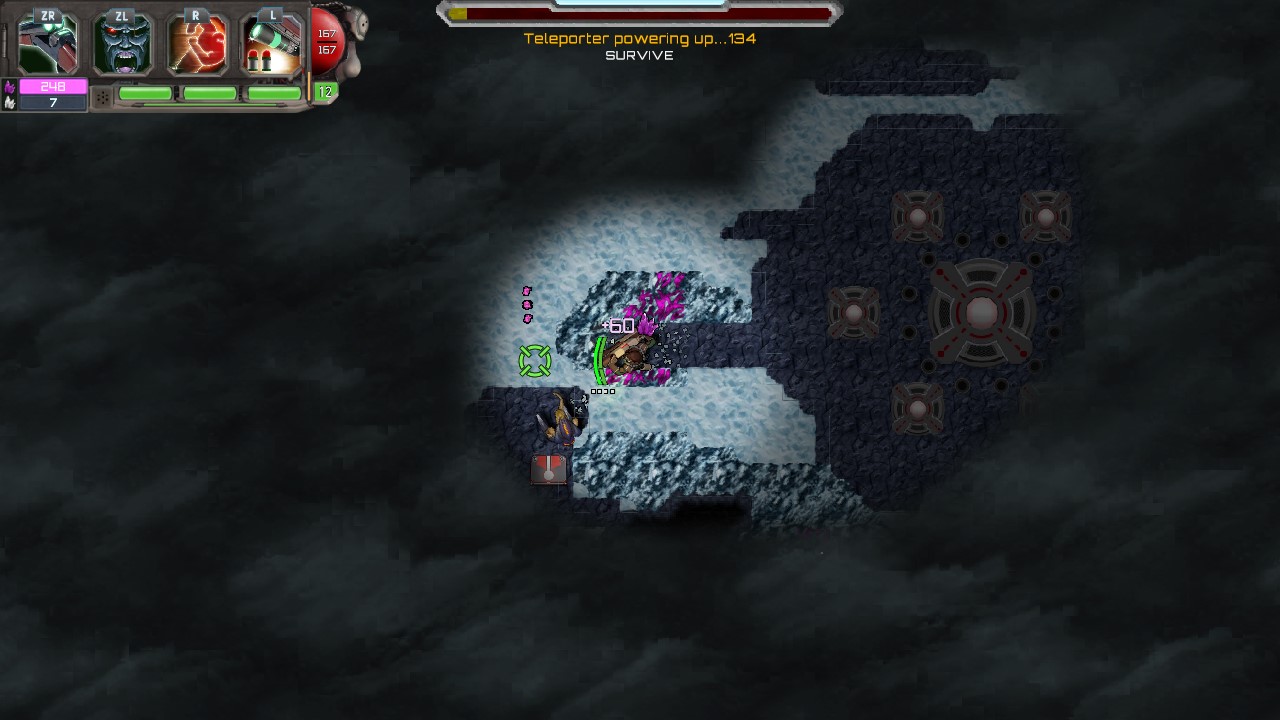The image size is (1280, 720).
Task: Click the ZR button label tab
Action: pos(47,15)
